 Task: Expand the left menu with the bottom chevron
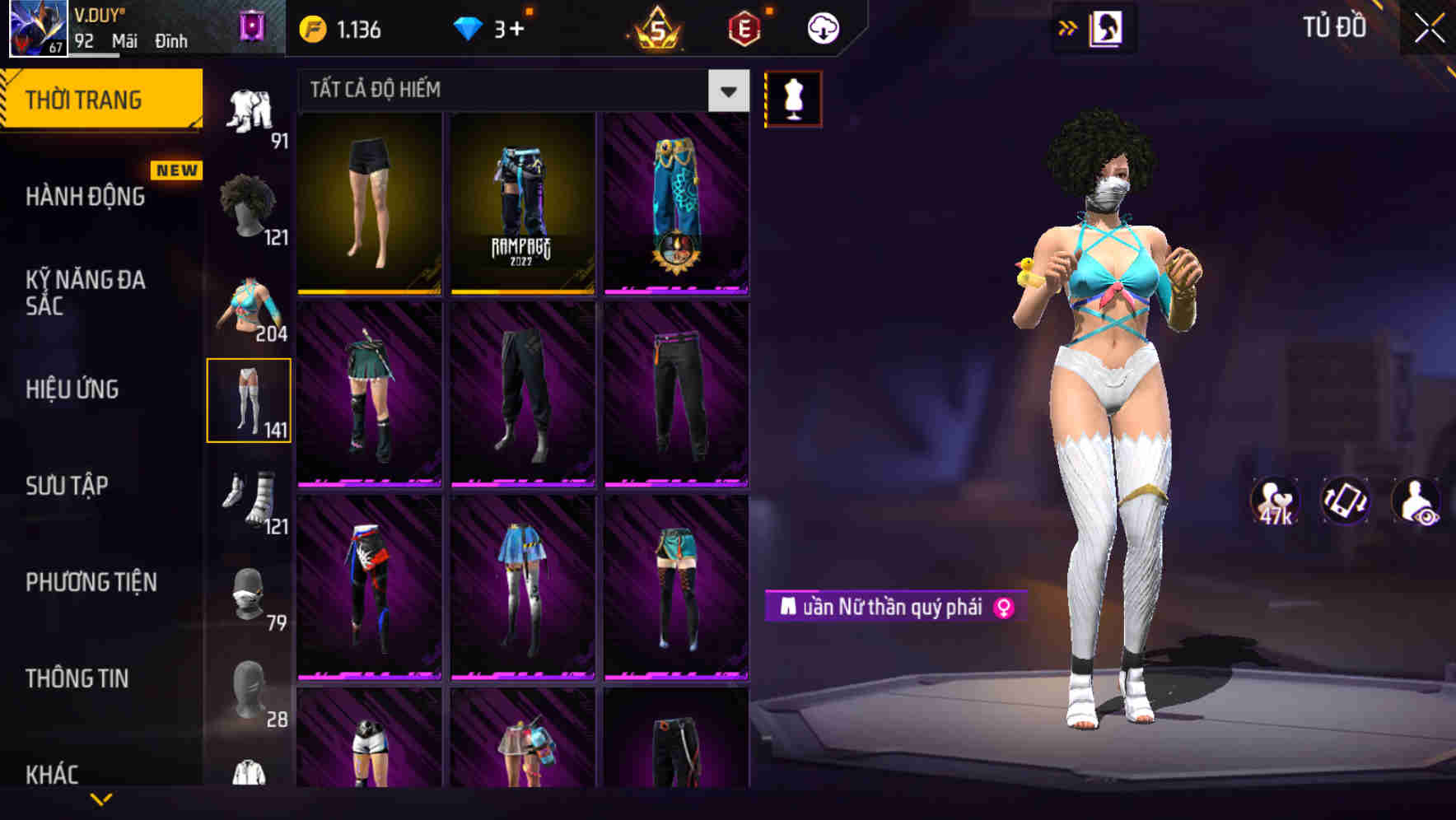103,798
